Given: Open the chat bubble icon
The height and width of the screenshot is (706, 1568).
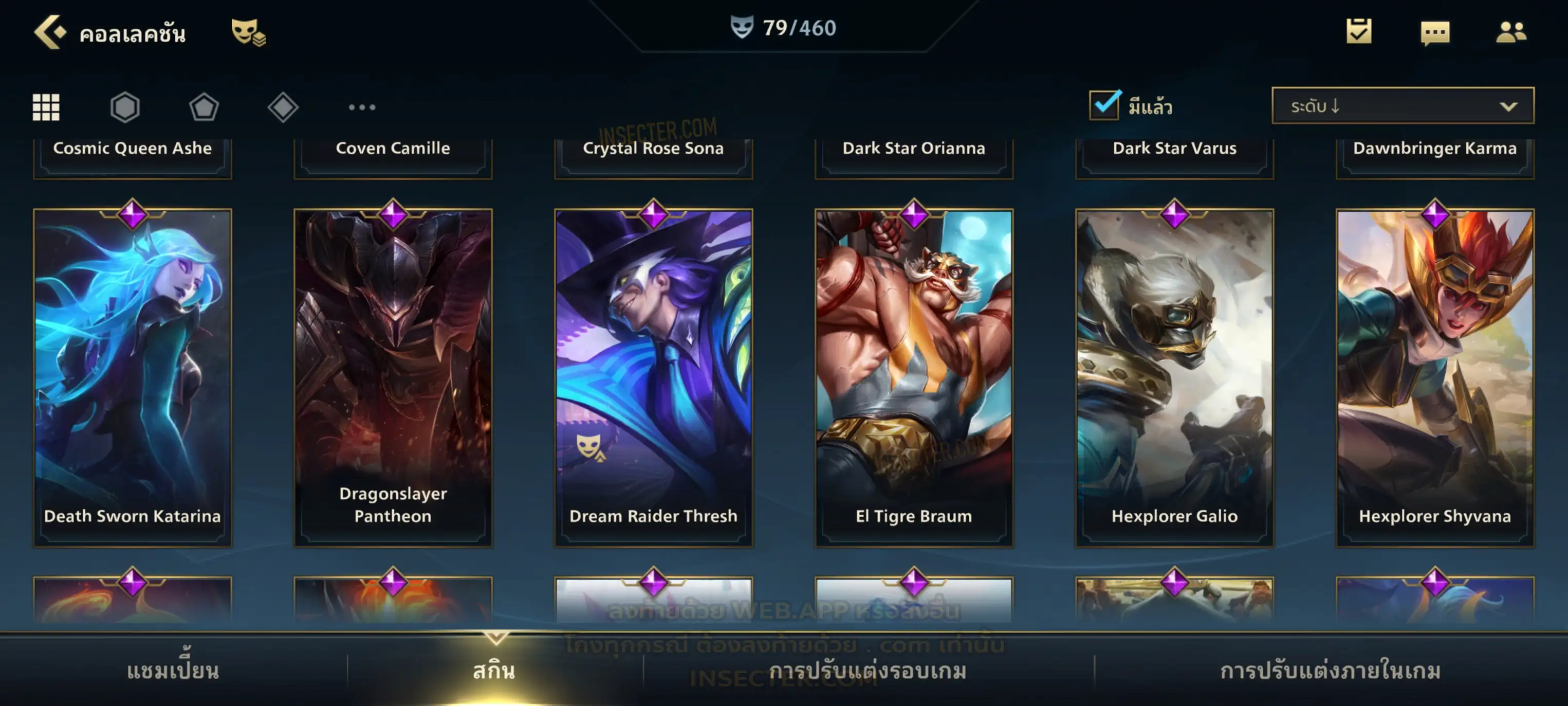Looking at the screenshot, I should (1435, 32).
